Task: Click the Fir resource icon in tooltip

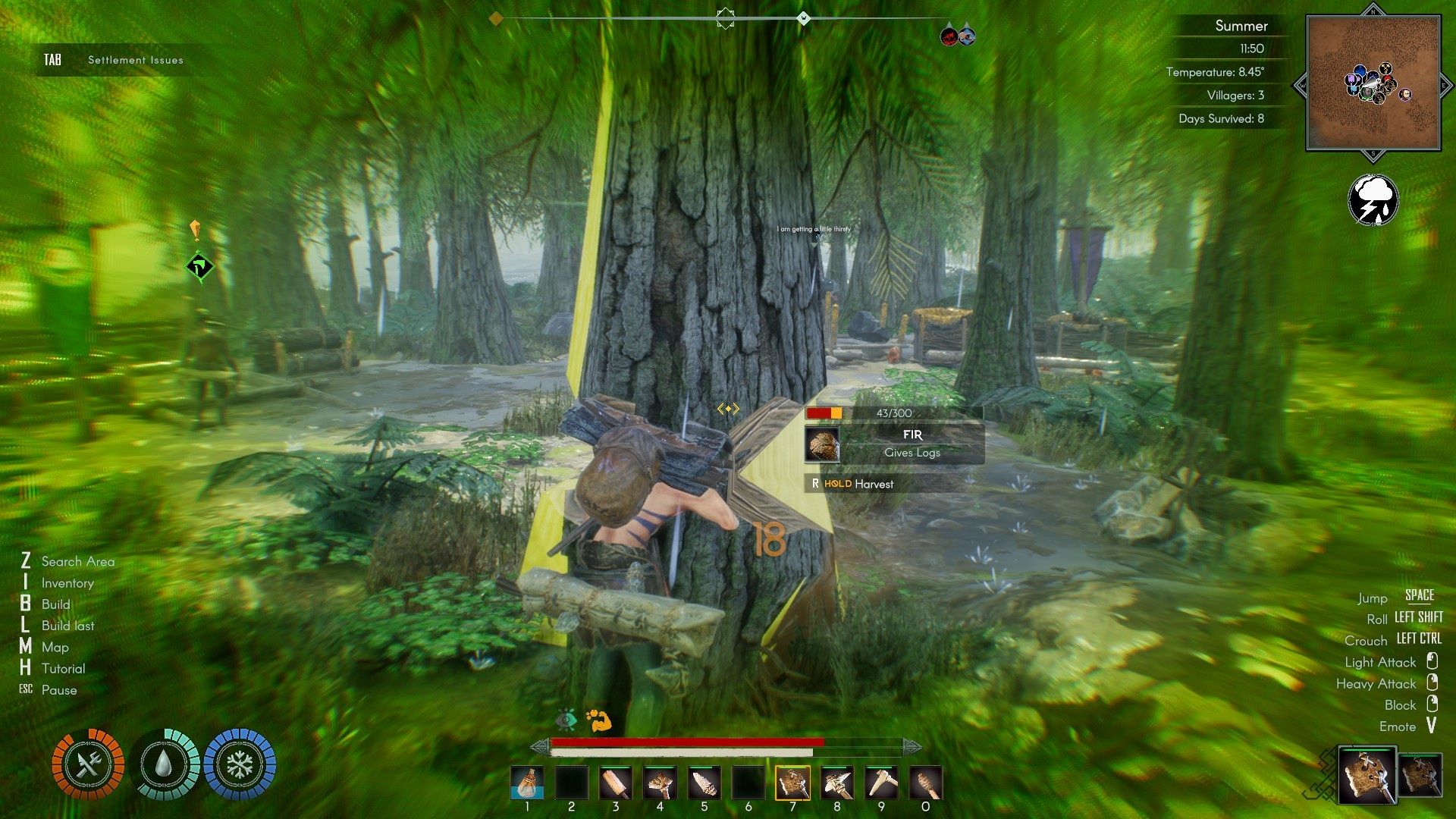Action: coord(822,444)
